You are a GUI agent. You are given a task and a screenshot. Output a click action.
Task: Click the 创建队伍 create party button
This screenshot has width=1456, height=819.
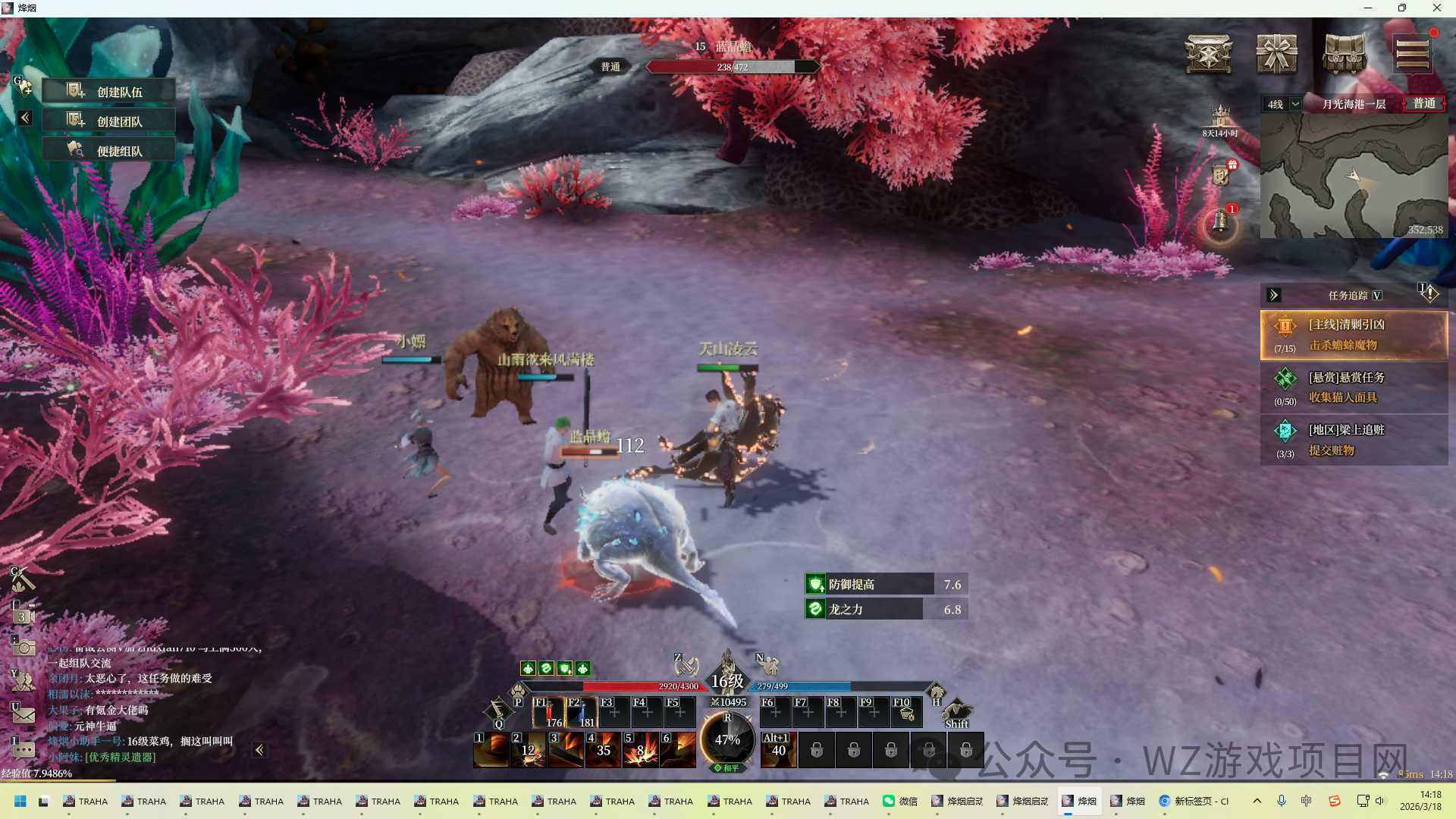(x=108, y=92)
